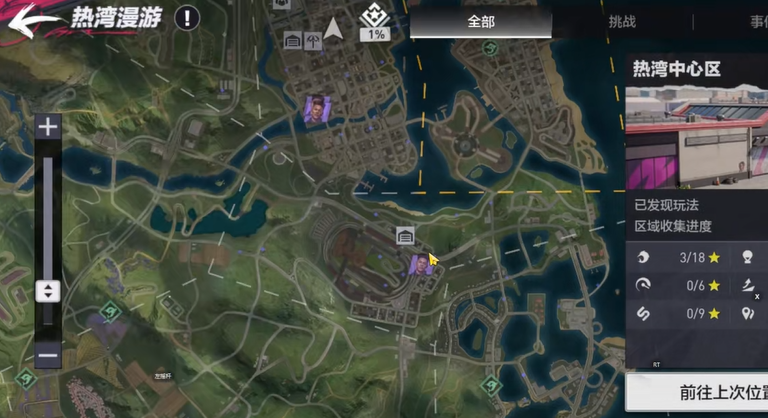Select the character portrait marker by the river
The image size is (768, 418).
[x=316, y=108]
